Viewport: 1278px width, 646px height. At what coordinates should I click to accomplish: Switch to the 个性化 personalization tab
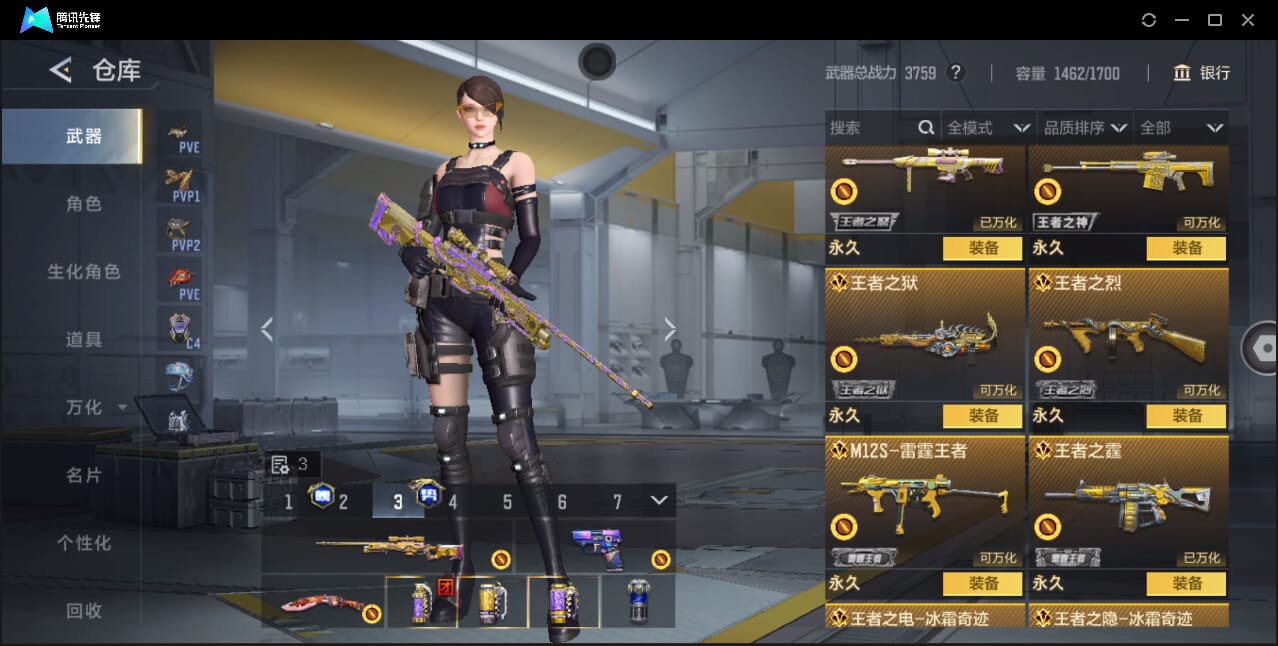tap(84, 543)
